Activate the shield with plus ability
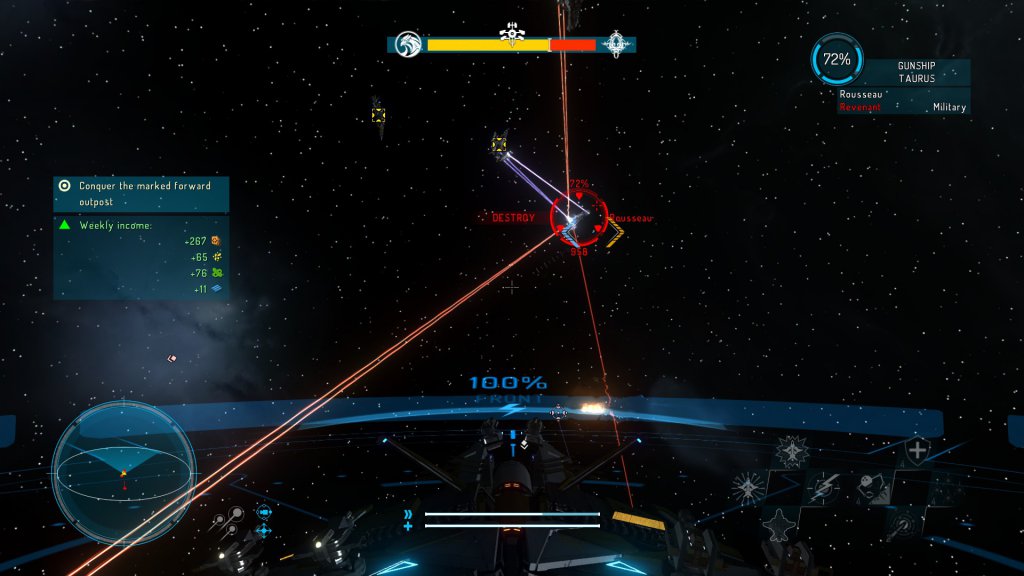This screenshot has width=1024, height=576. pyautogui.click(x=917, y=451)
